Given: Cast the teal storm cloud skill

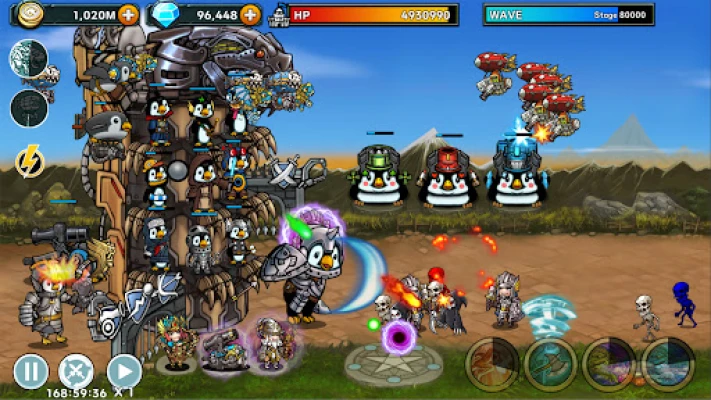Looking at the screenshot, I should 668,364.
